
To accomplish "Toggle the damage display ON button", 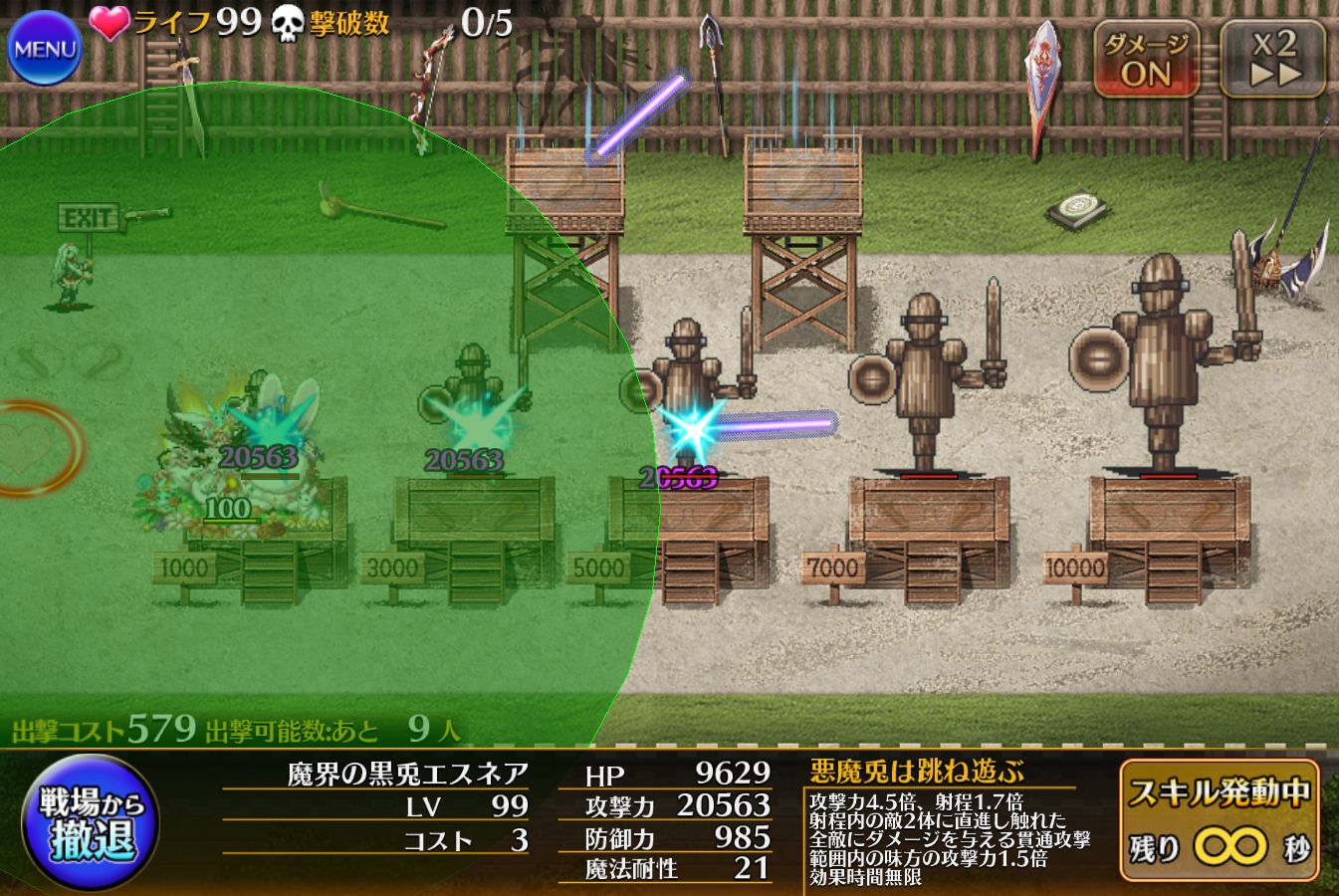I will 1146,60.
